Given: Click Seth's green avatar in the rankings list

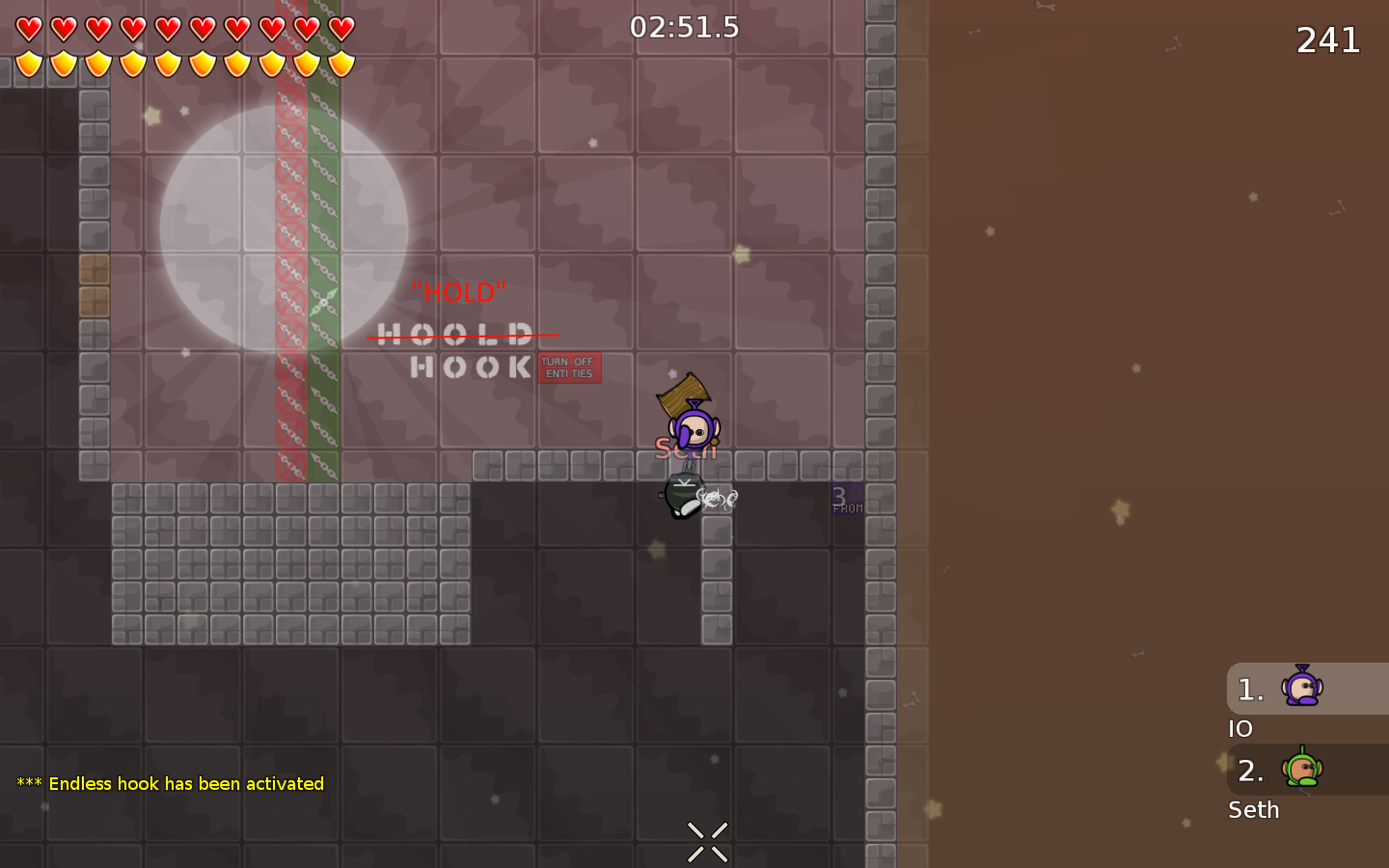Looking at the screenshot, I should pyautogui.click(x=1304, y=770).
